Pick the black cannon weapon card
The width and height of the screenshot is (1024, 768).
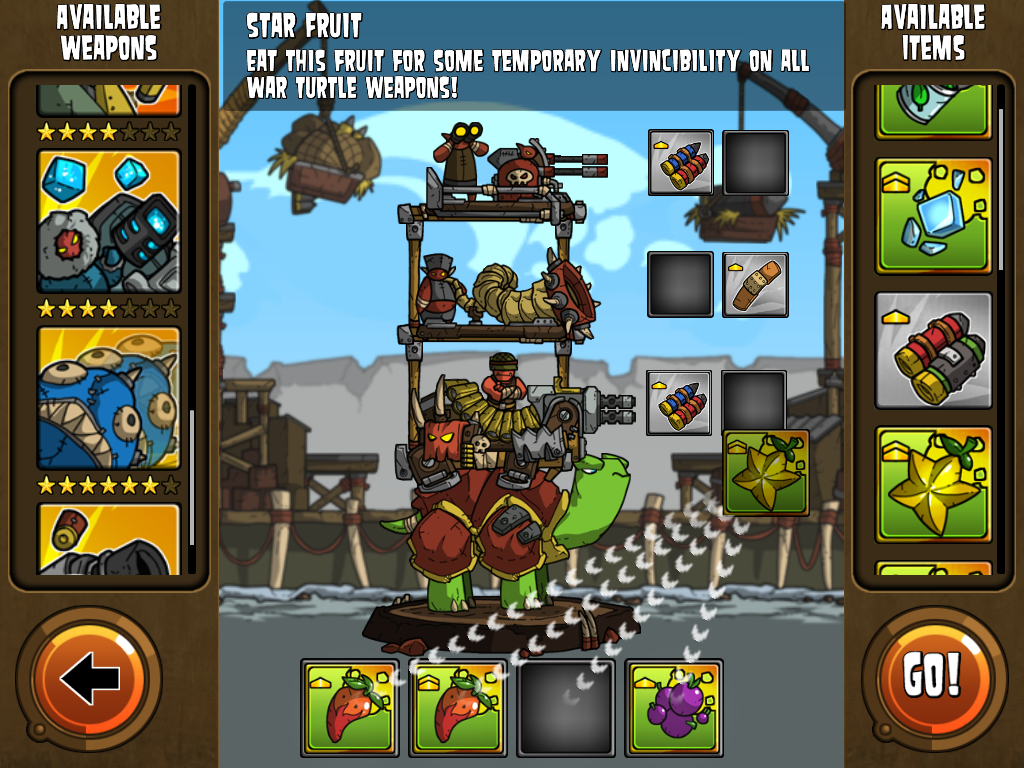[109, 539]
